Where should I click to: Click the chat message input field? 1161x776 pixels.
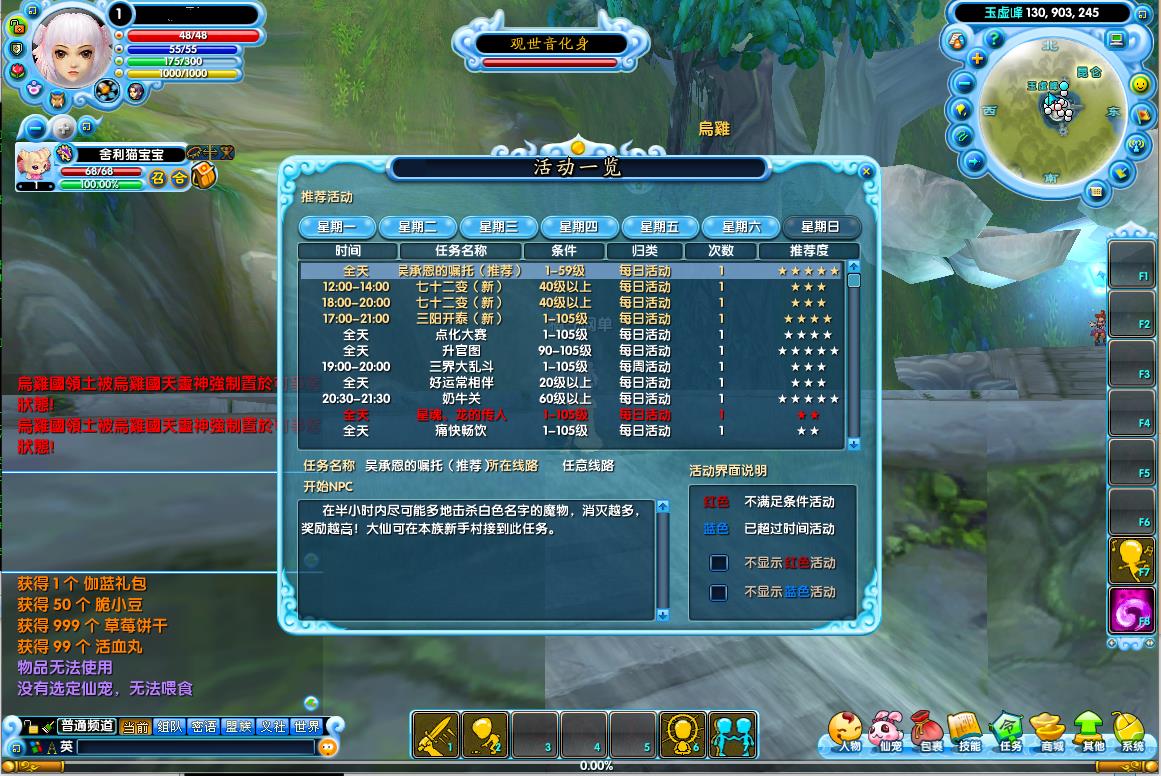tap(195, 747)
